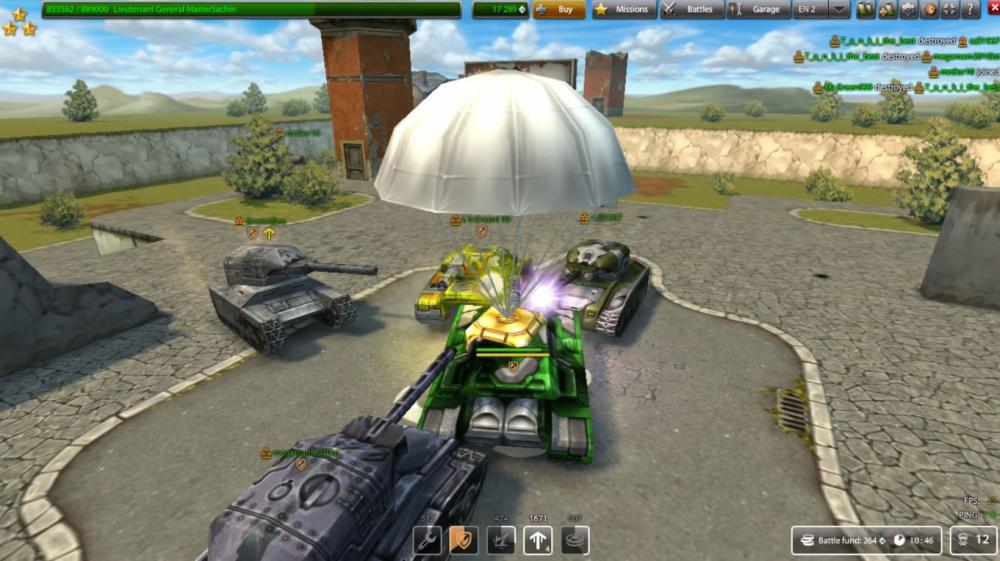This screenshot has height=561, width=1000.
Task: Click the Buy crystals button
Action: point(559,9)
